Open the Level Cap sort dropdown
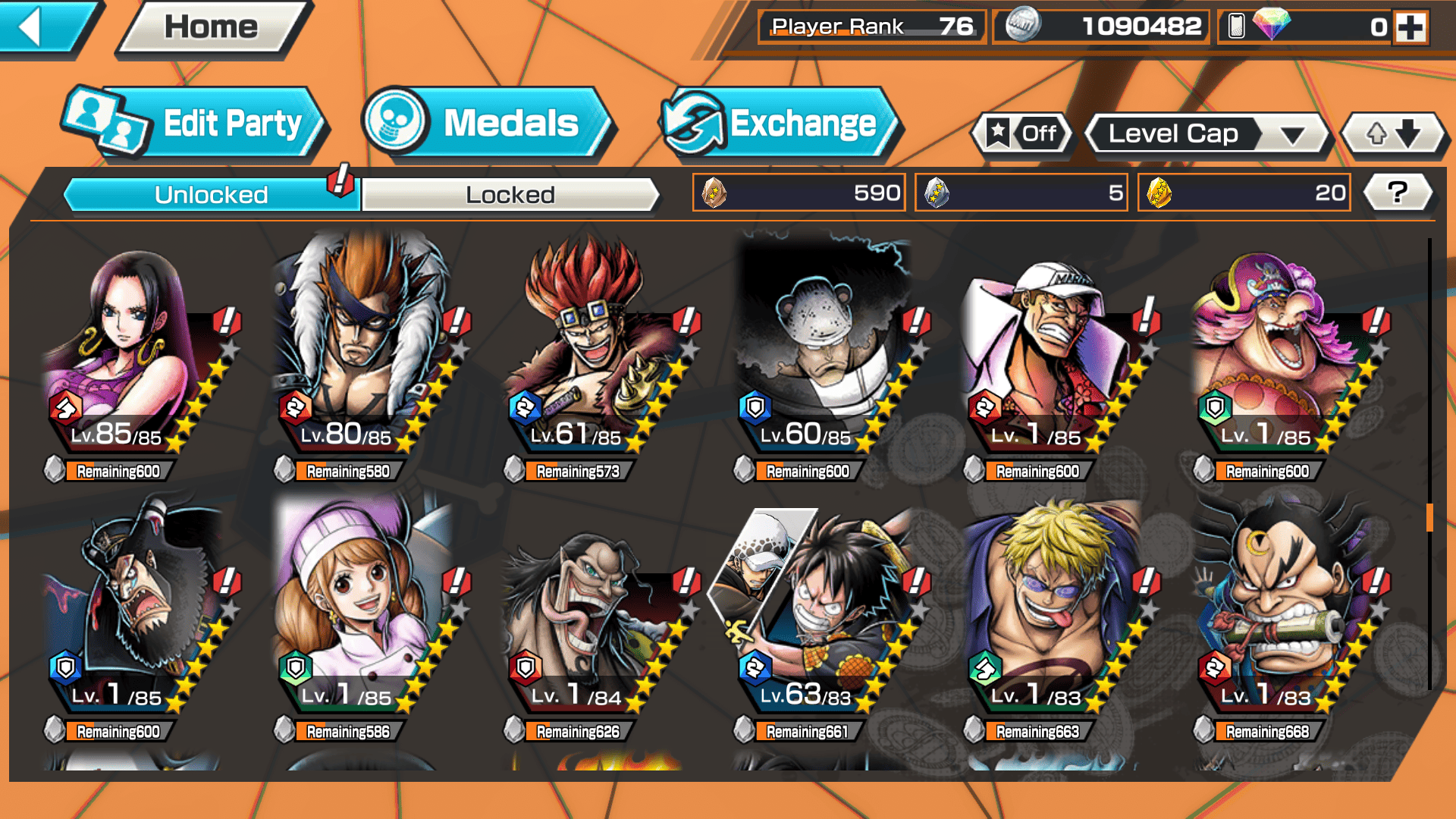This screenshot has height=819, width=1456. (1209, 134)
